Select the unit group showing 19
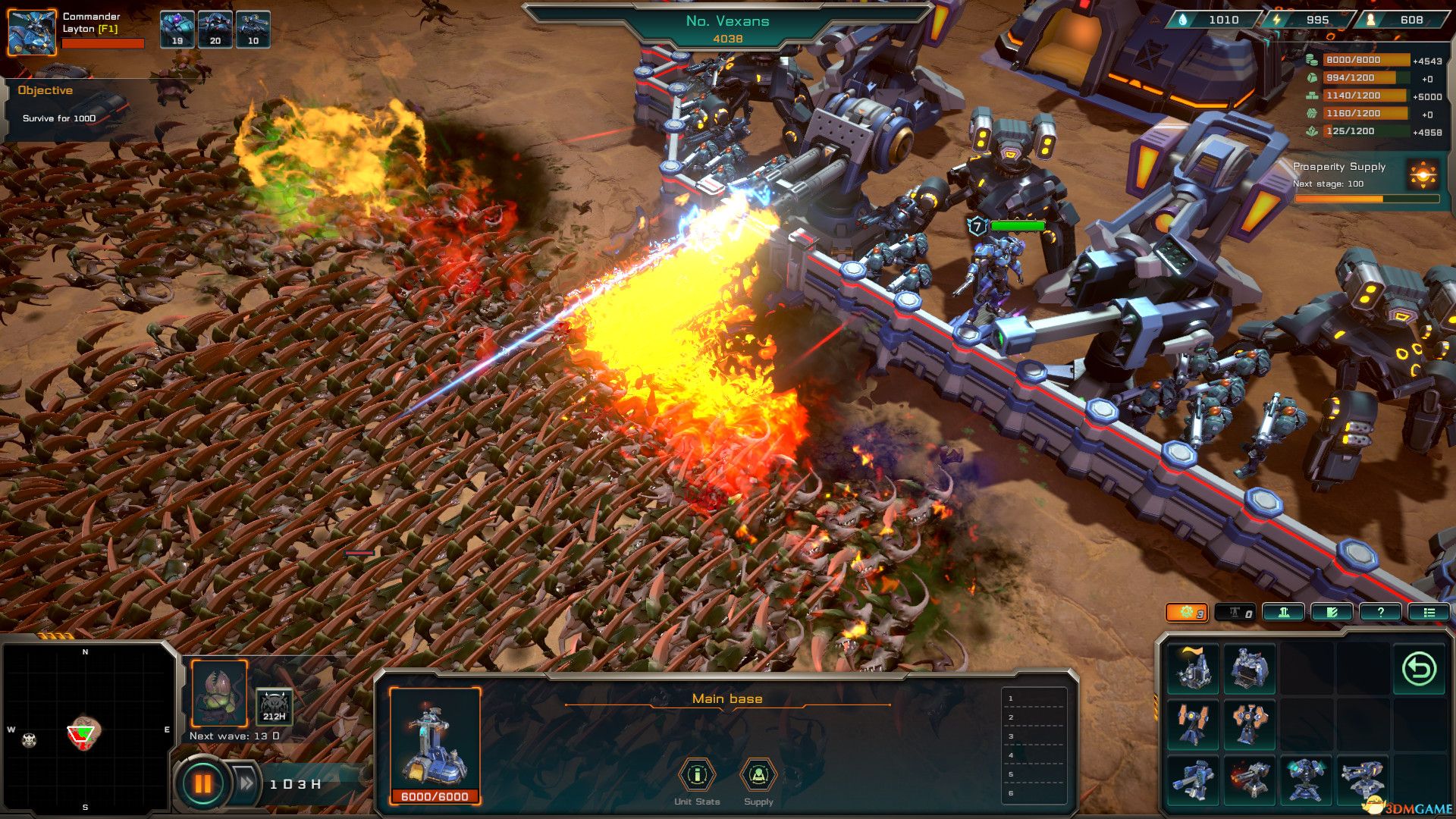This screenshot has width=1456, height=819. 177,29
